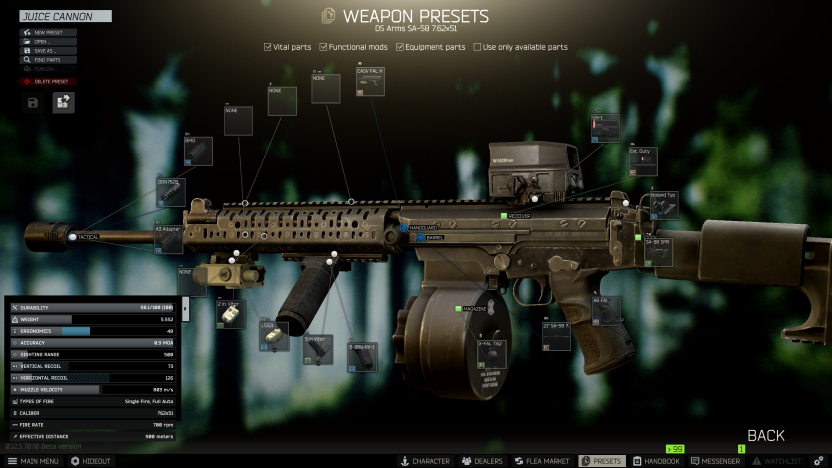Go to the Hideout
This screenshot has height=468, width=832.
click(91, 461)
